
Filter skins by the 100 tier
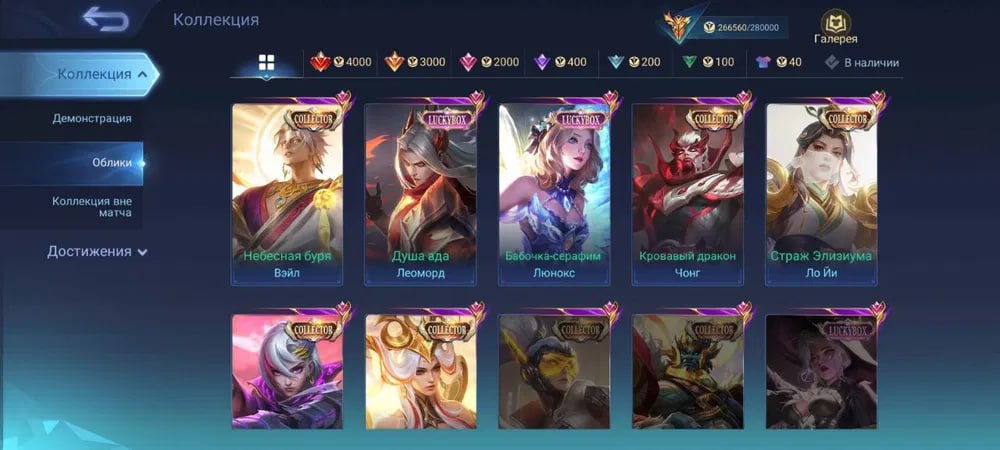pyautogui.click(x=708, y=62)
